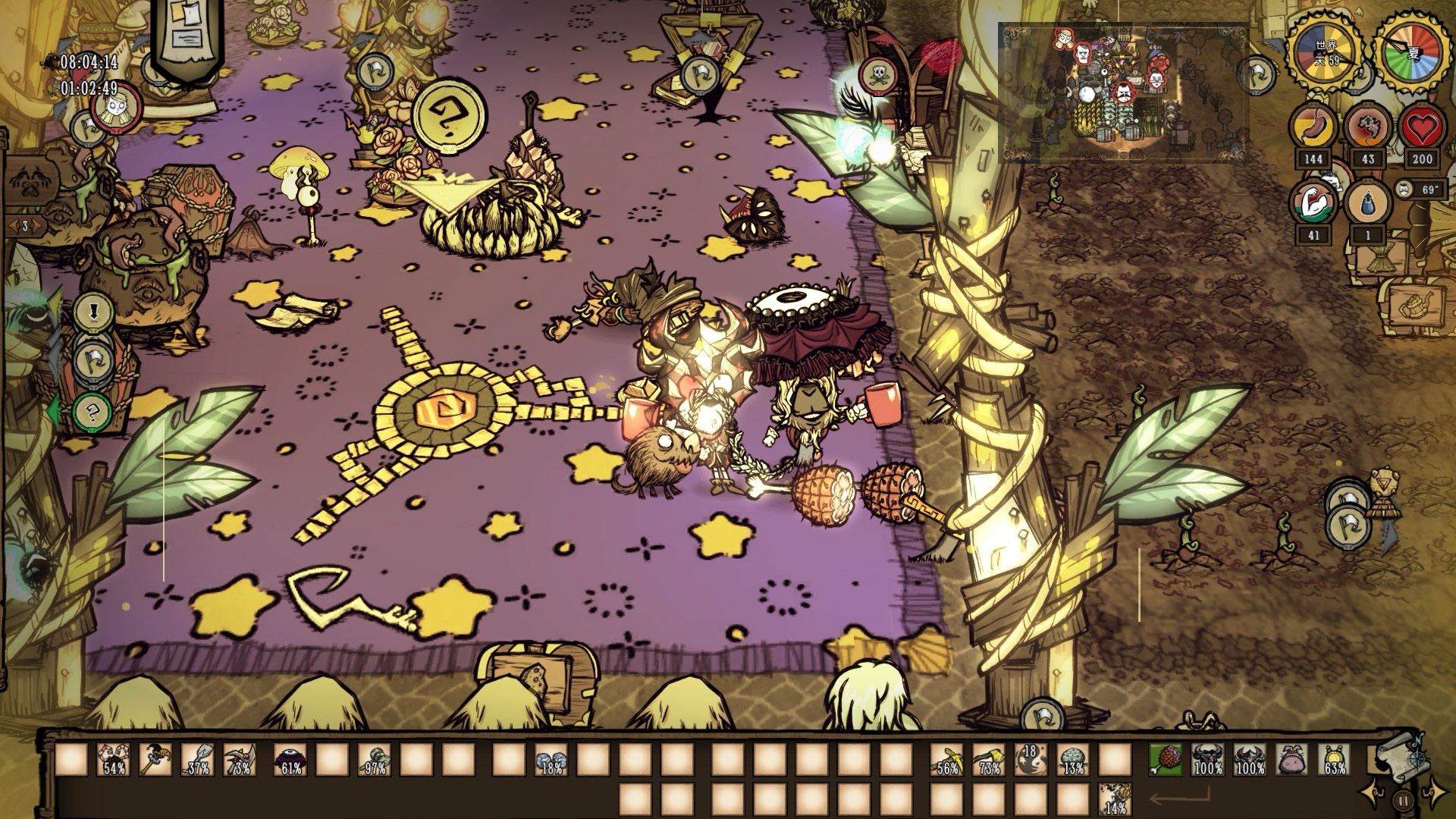1456x819 pixels.
Task: Select the pick-axe tool at 3%
Action: point(240,759)
